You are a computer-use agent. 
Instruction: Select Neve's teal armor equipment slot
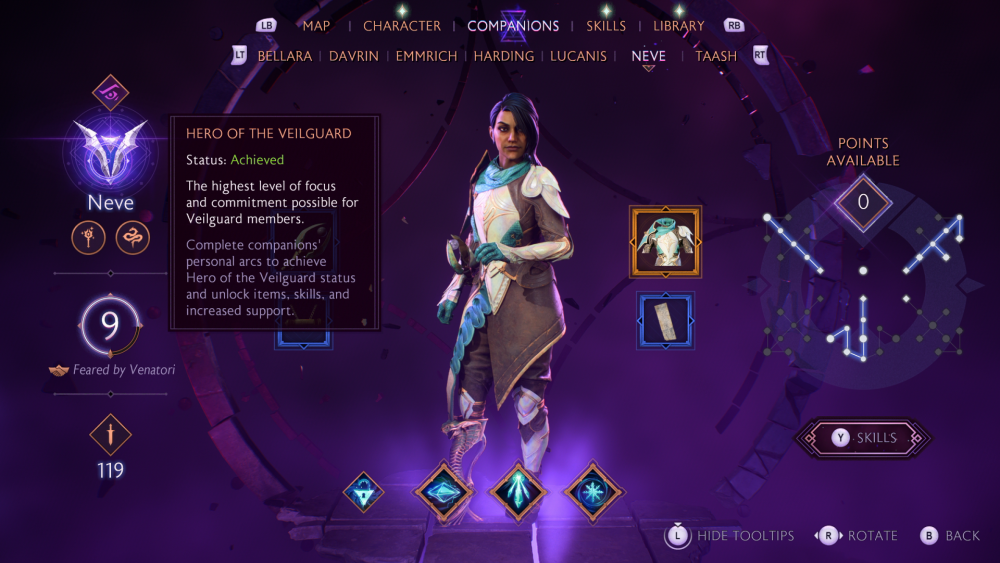pyautogui.click(x=665, y=241)
